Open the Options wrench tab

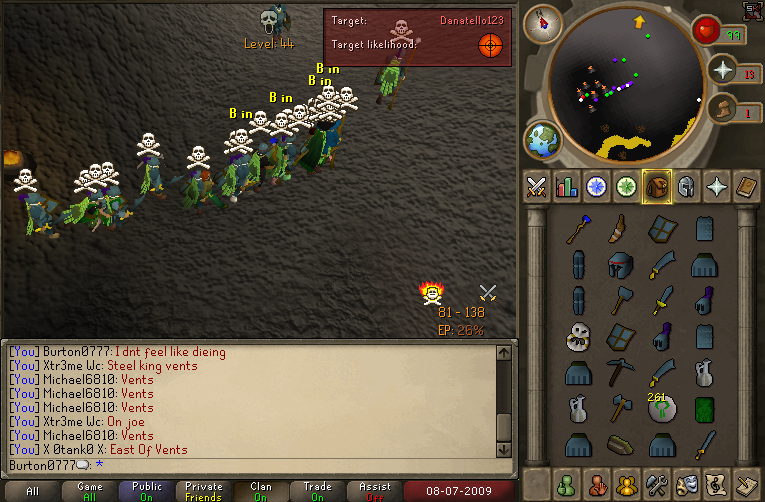click(657, 484)
